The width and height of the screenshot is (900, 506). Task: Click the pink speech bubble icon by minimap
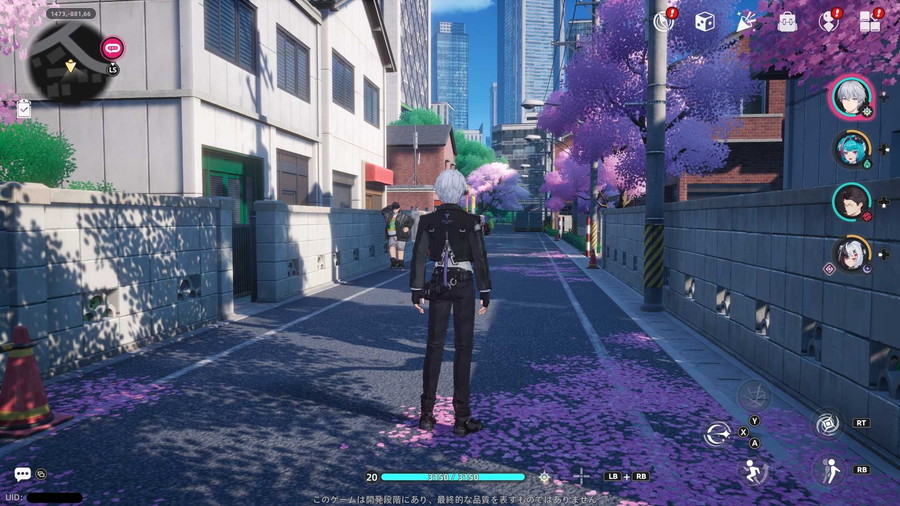[x=112, y=47]
